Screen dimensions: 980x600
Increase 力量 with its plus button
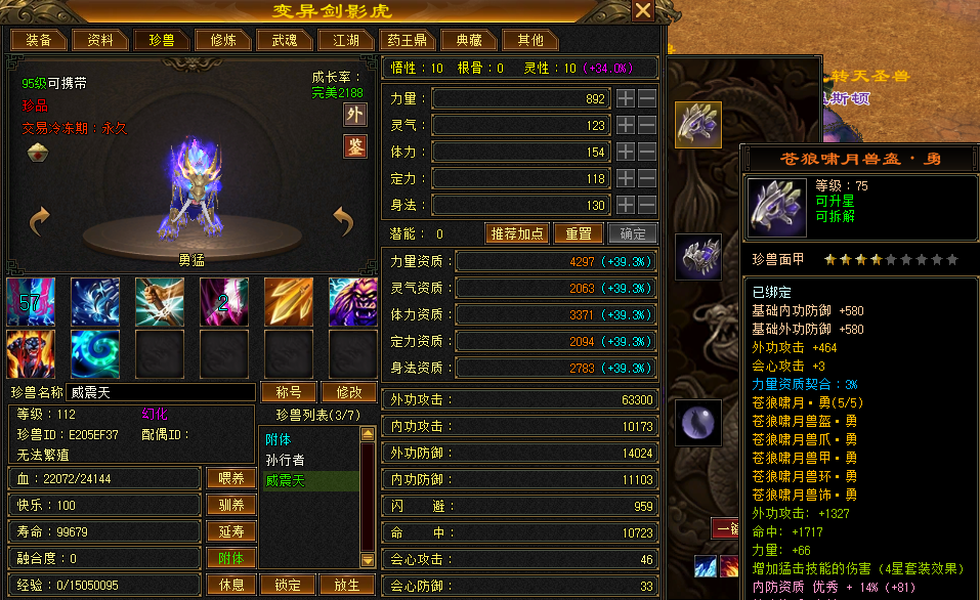pyautogui.click(x=625, y=98)
